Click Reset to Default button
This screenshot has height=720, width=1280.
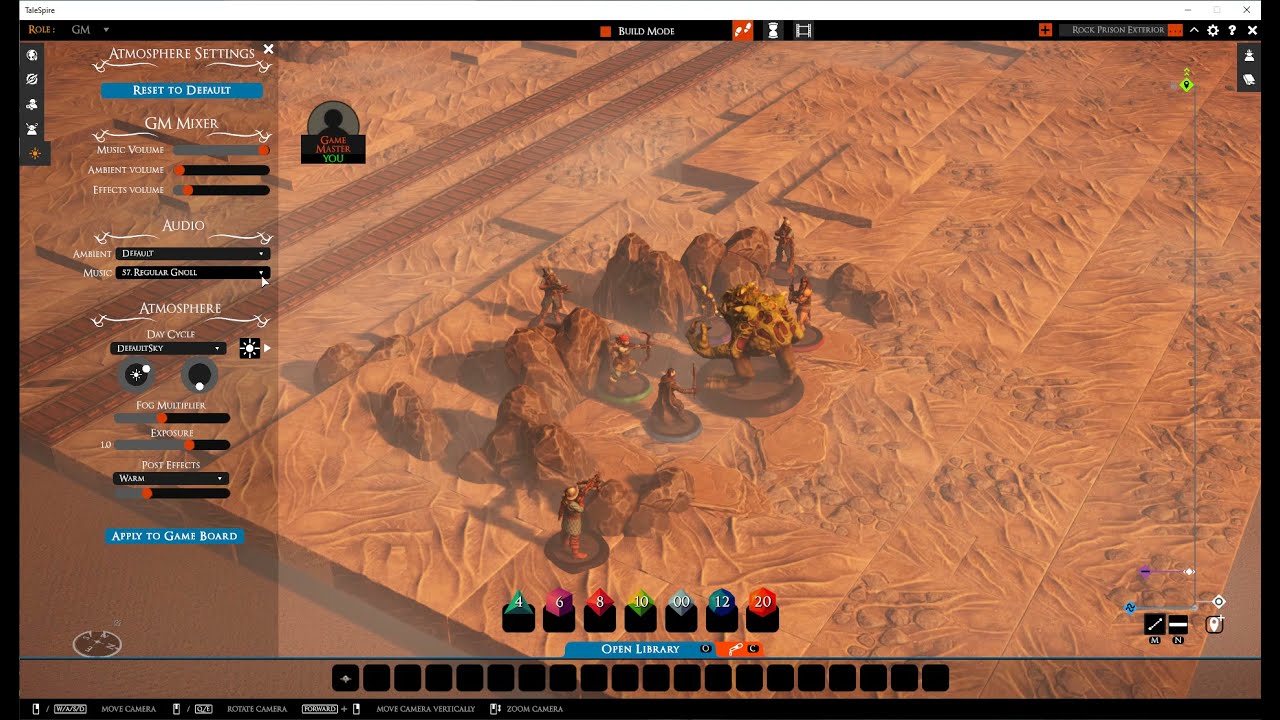tap(181, 90)
